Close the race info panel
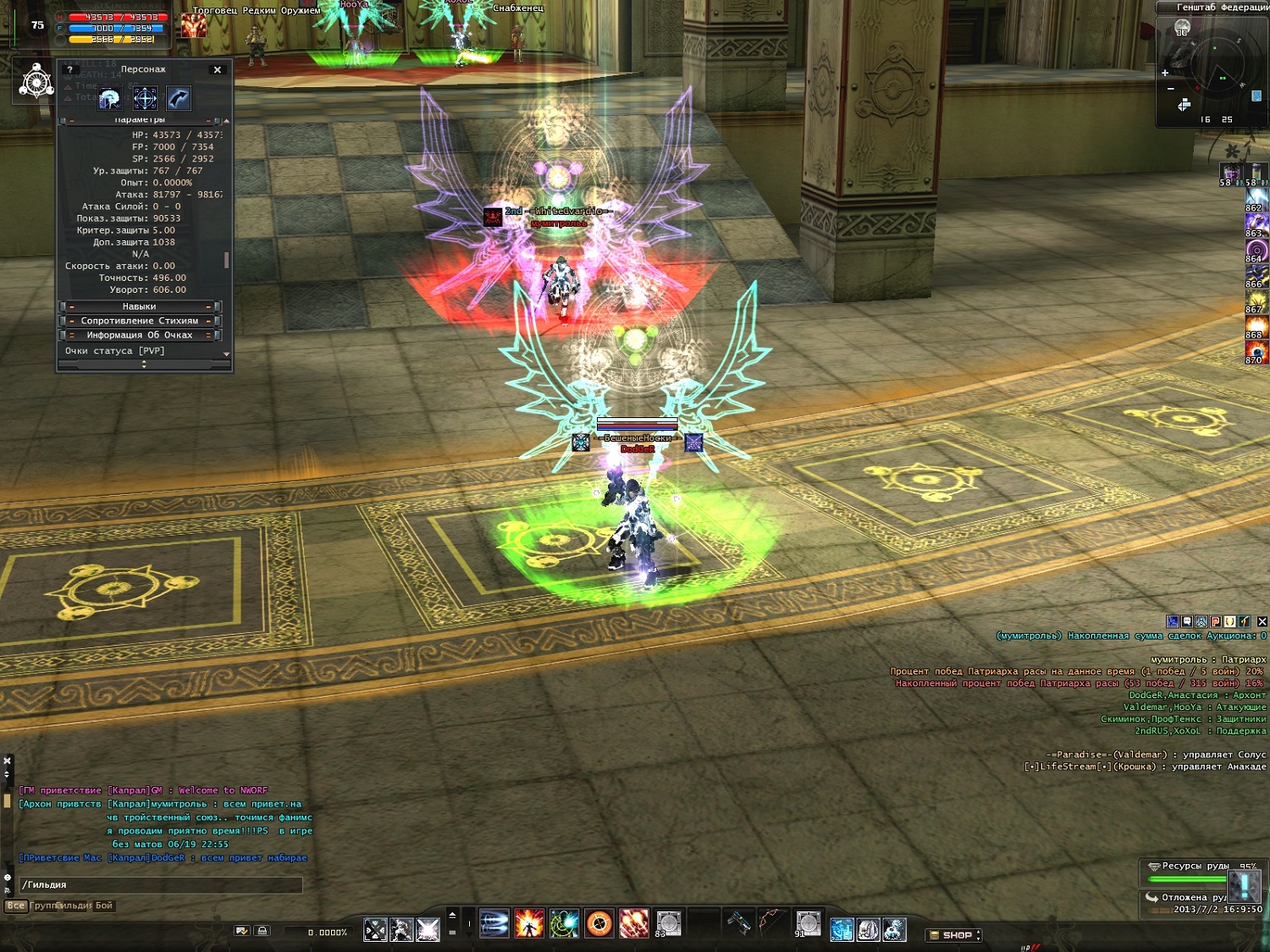This screenshot has width=1270, height=952. (x=1262, y=621)
